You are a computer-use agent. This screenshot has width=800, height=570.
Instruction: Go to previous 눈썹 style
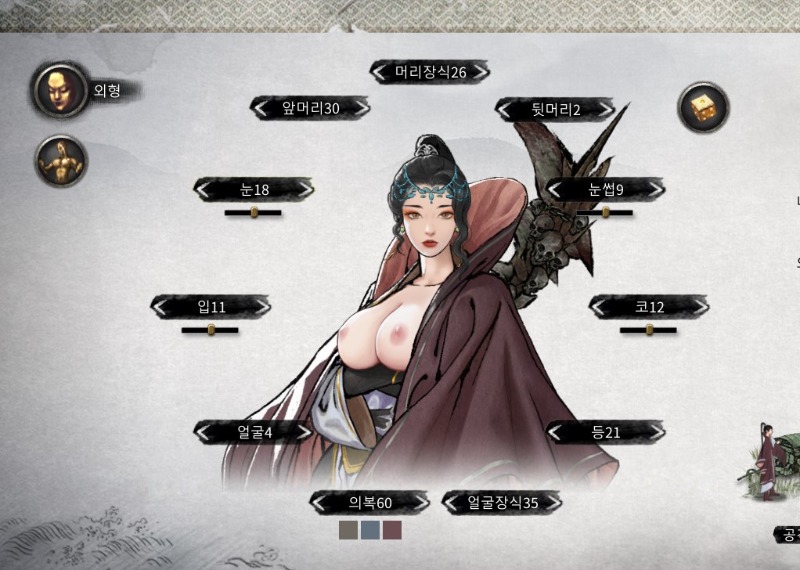pos(556,189)
